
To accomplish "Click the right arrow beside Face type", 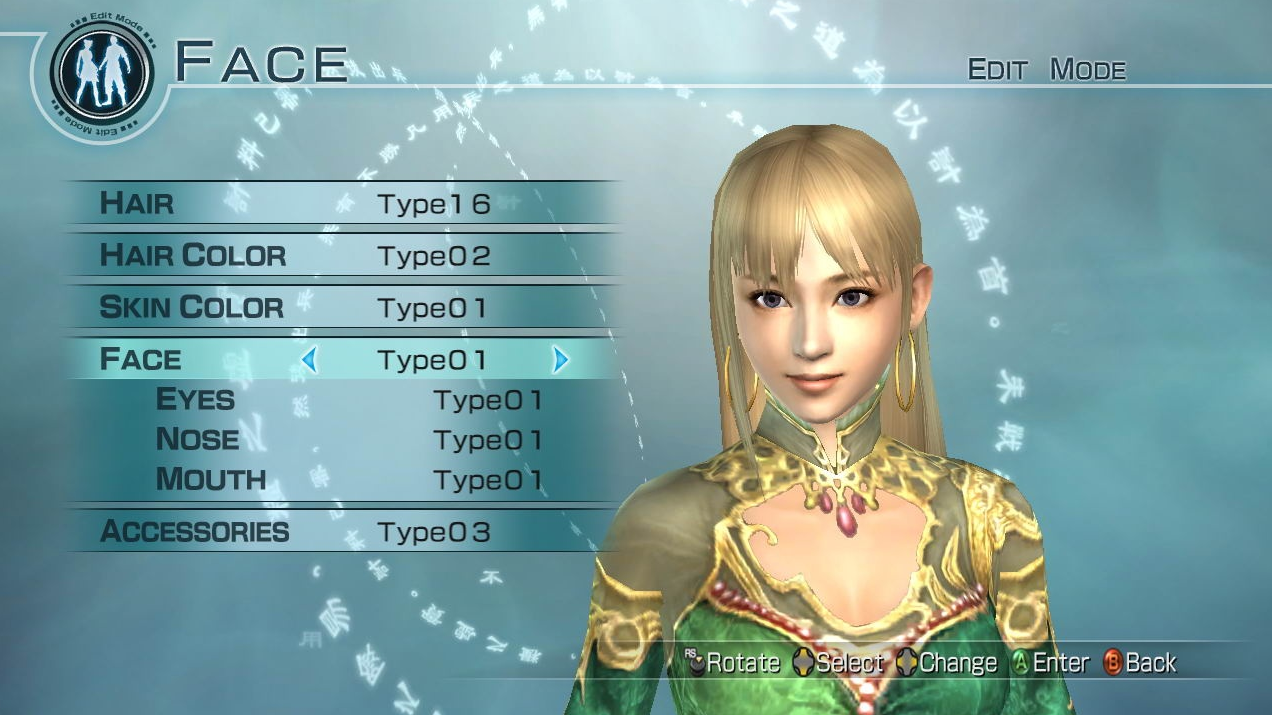I will (560, 360).
